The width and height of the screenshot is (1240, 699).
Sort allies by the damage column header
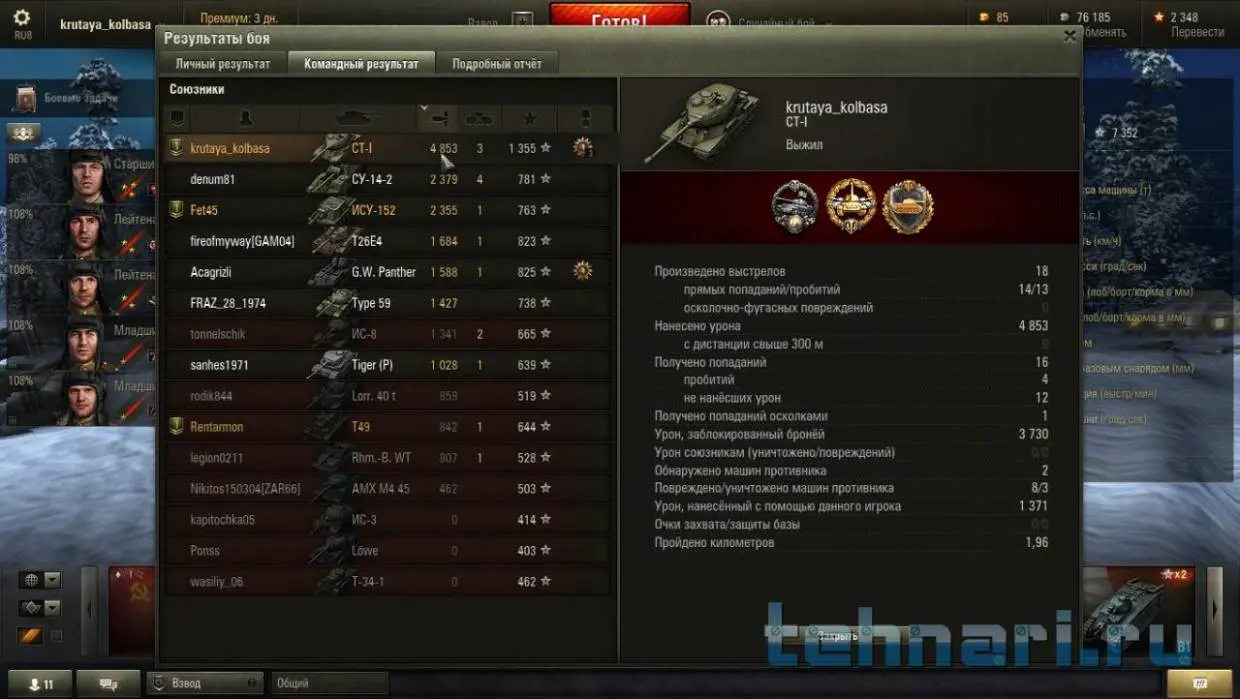coord(438,118)
